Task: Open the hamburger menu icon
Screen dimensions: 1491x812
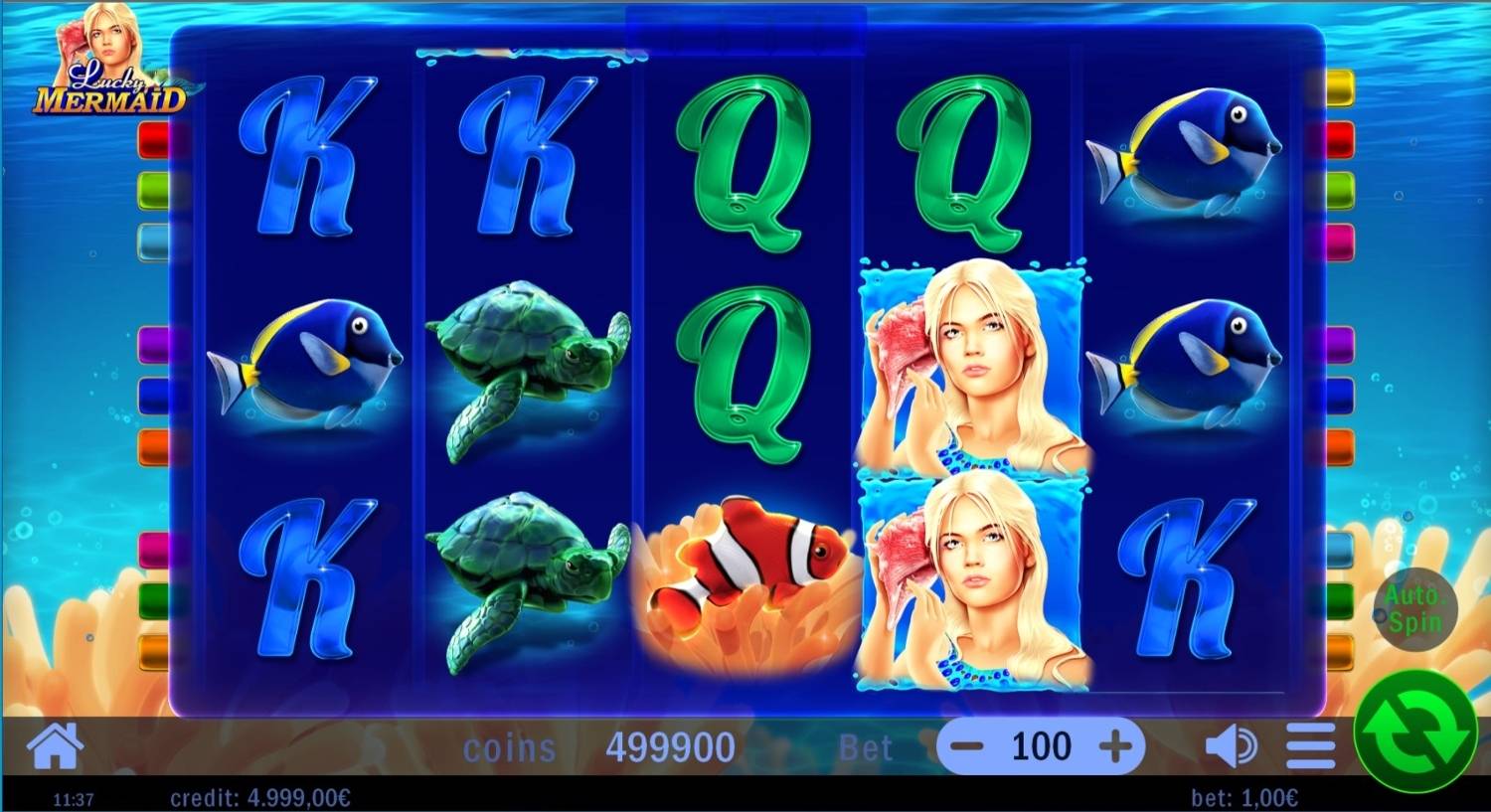Action: (1308, 745)
